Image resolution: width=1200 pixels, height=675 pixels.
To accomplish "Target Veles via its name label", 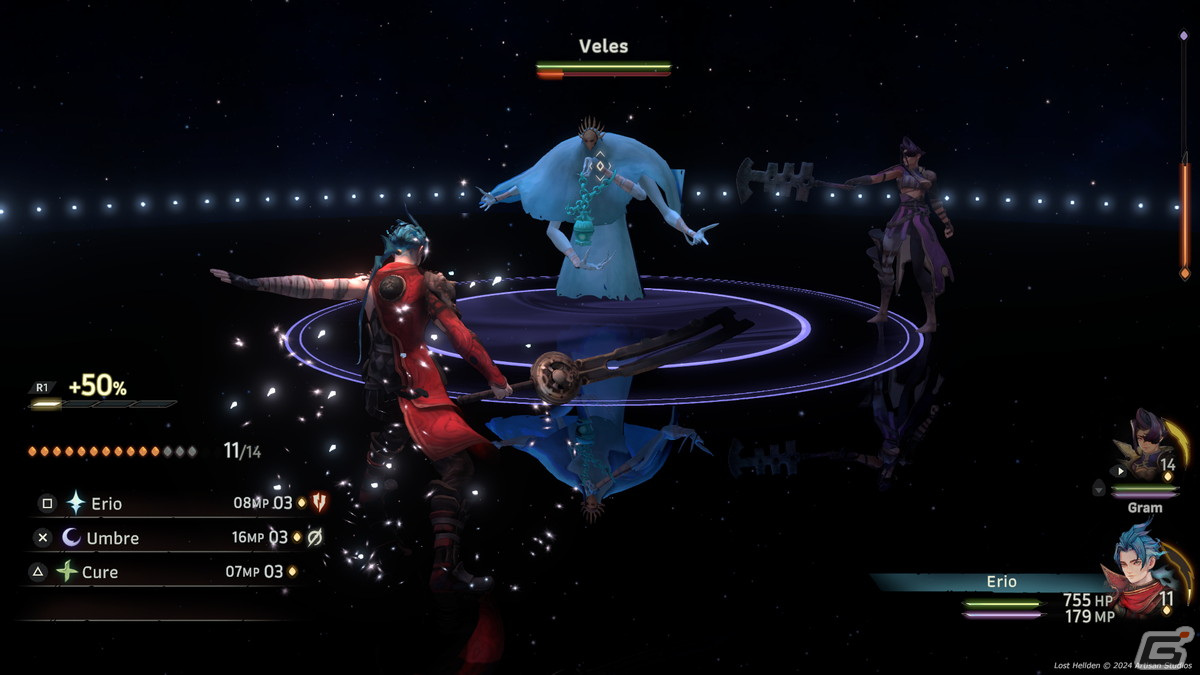I will (603, 46).
